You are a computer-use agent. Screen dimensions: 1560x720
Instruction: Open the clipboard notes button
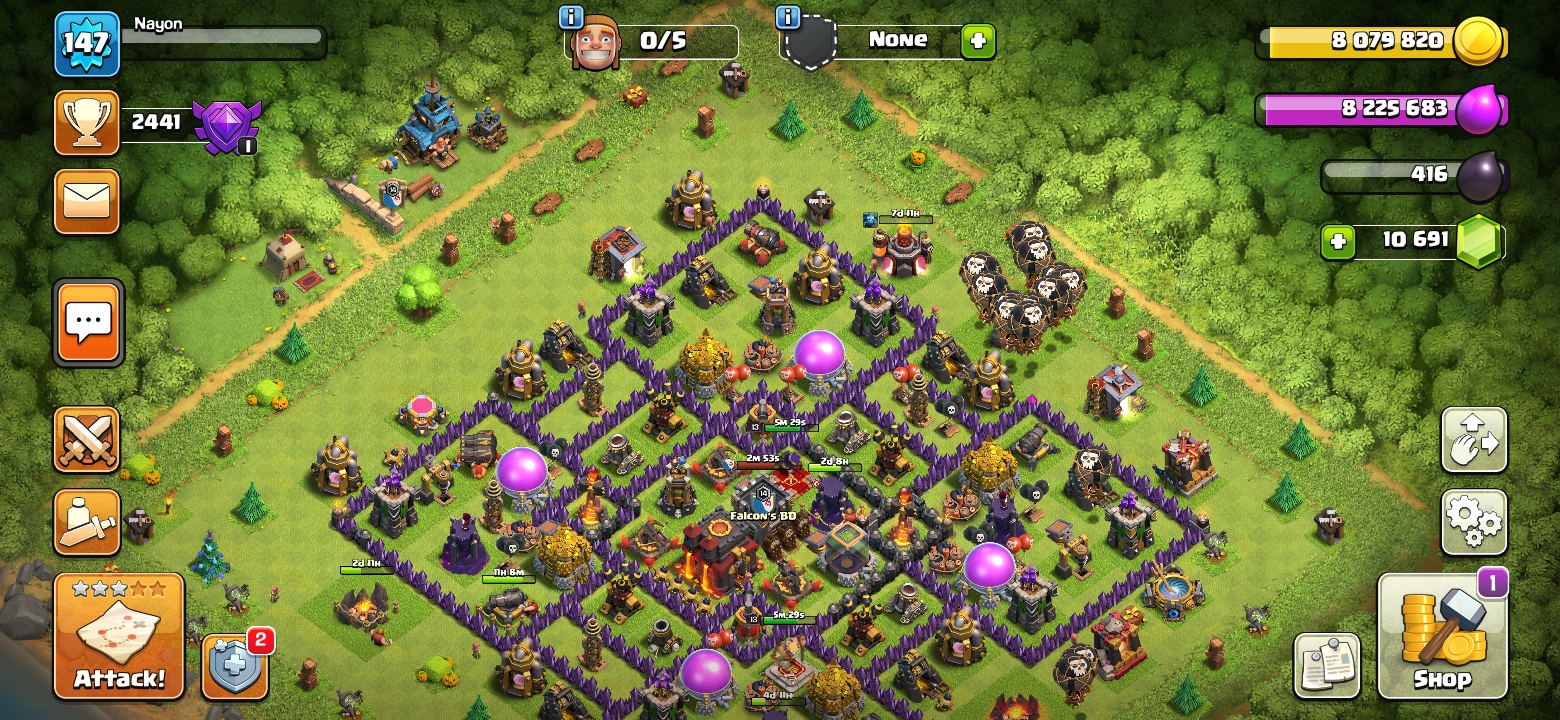(x=1327, y=665)
